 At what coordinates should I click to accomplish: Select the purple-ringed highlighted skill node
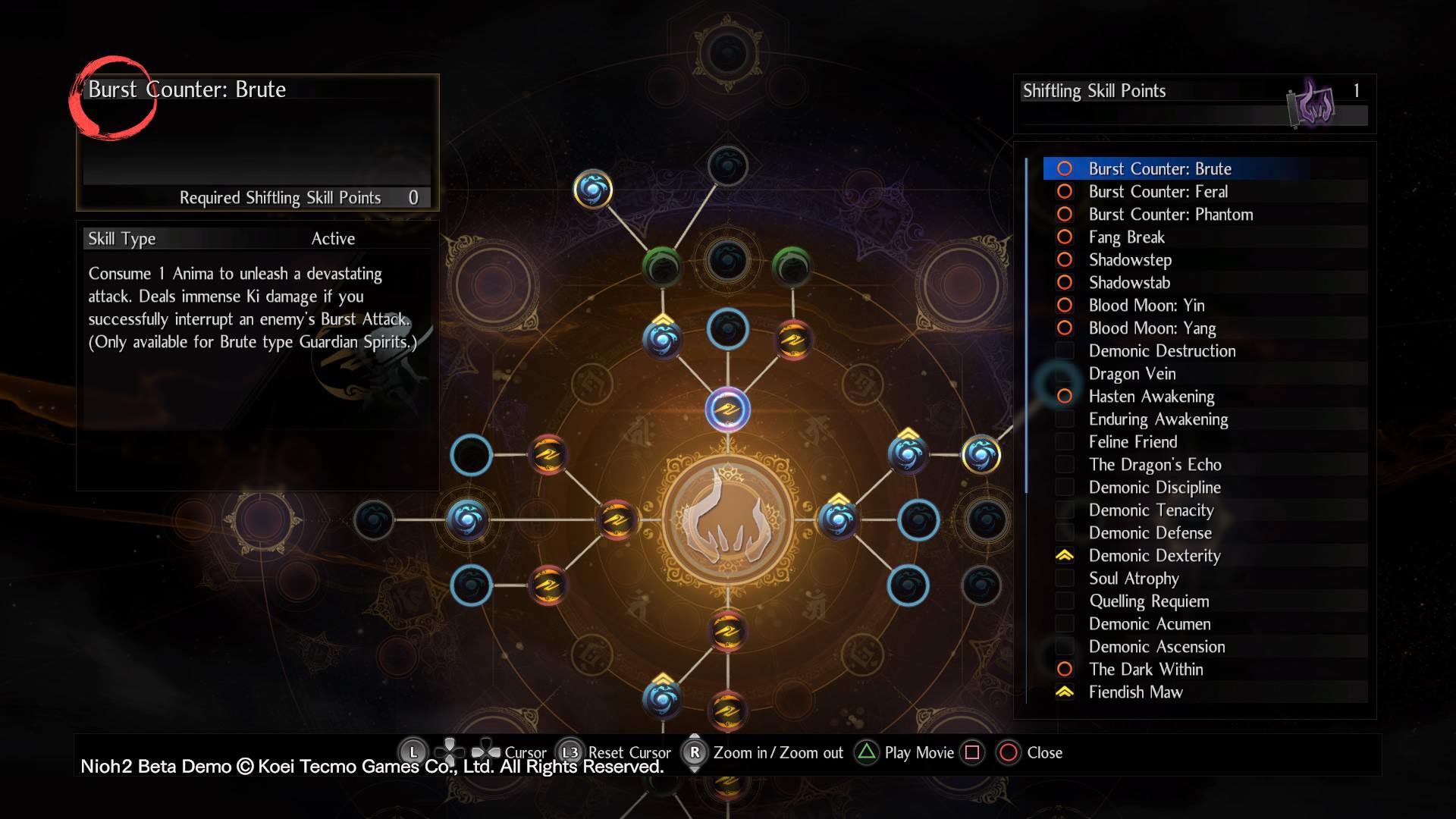pos(727,409)
